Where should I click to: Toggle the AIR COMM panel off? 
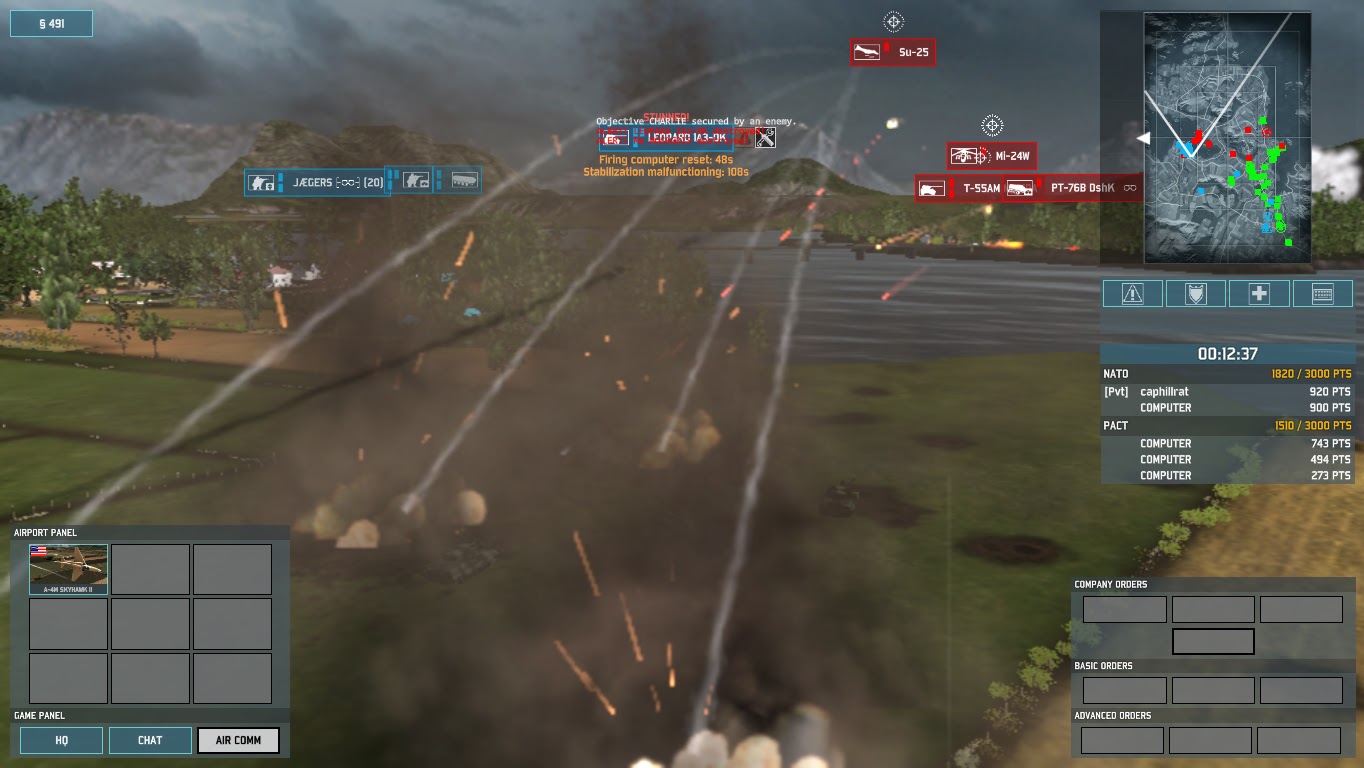pos(238,740)
